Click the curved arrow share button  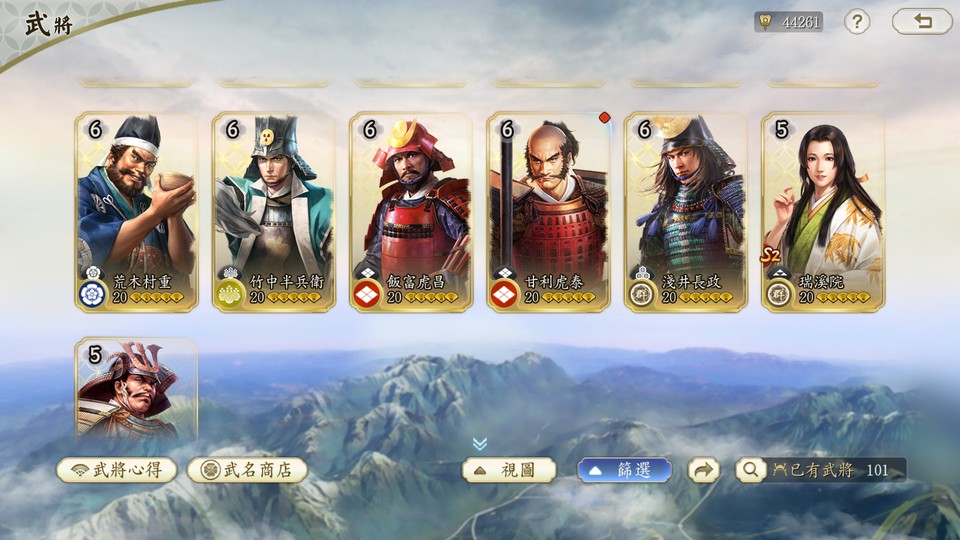[704, 470]
